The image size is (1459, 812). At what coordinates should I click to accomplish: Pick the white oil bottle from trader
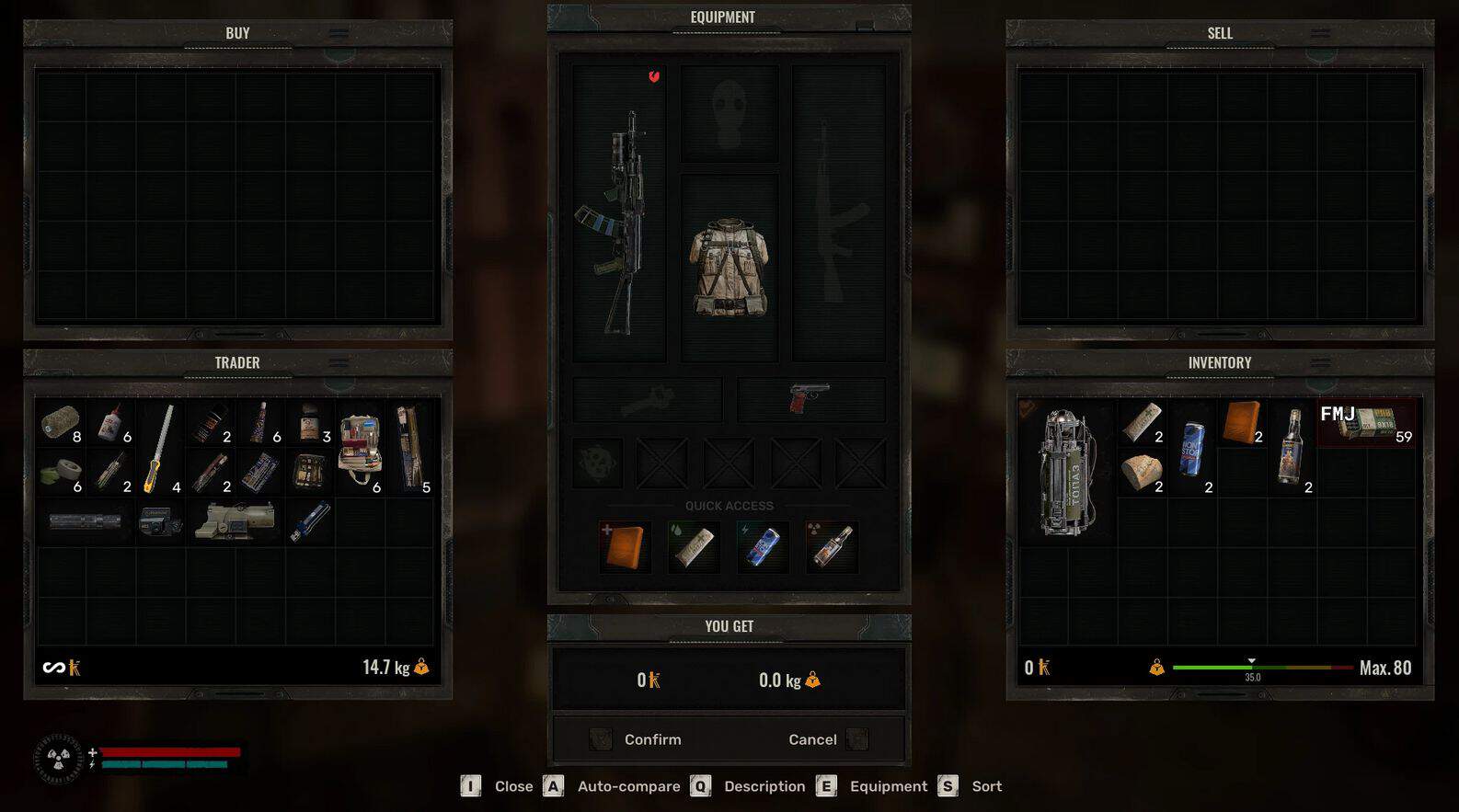click(x=111, y=423)
